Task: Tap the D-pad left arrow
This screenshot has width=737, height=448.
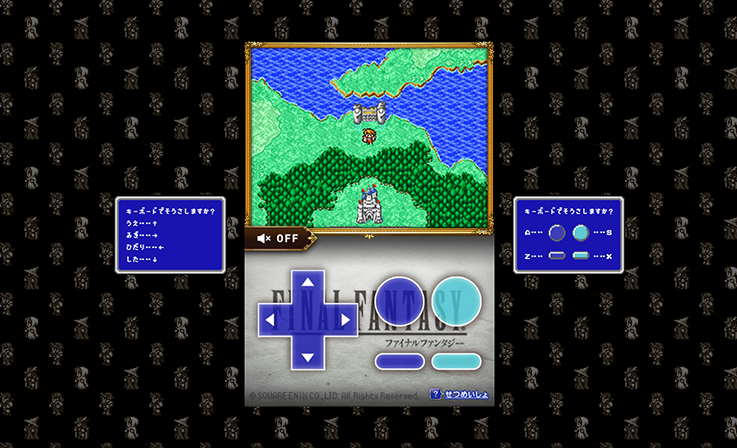Action: pos(270,319)
